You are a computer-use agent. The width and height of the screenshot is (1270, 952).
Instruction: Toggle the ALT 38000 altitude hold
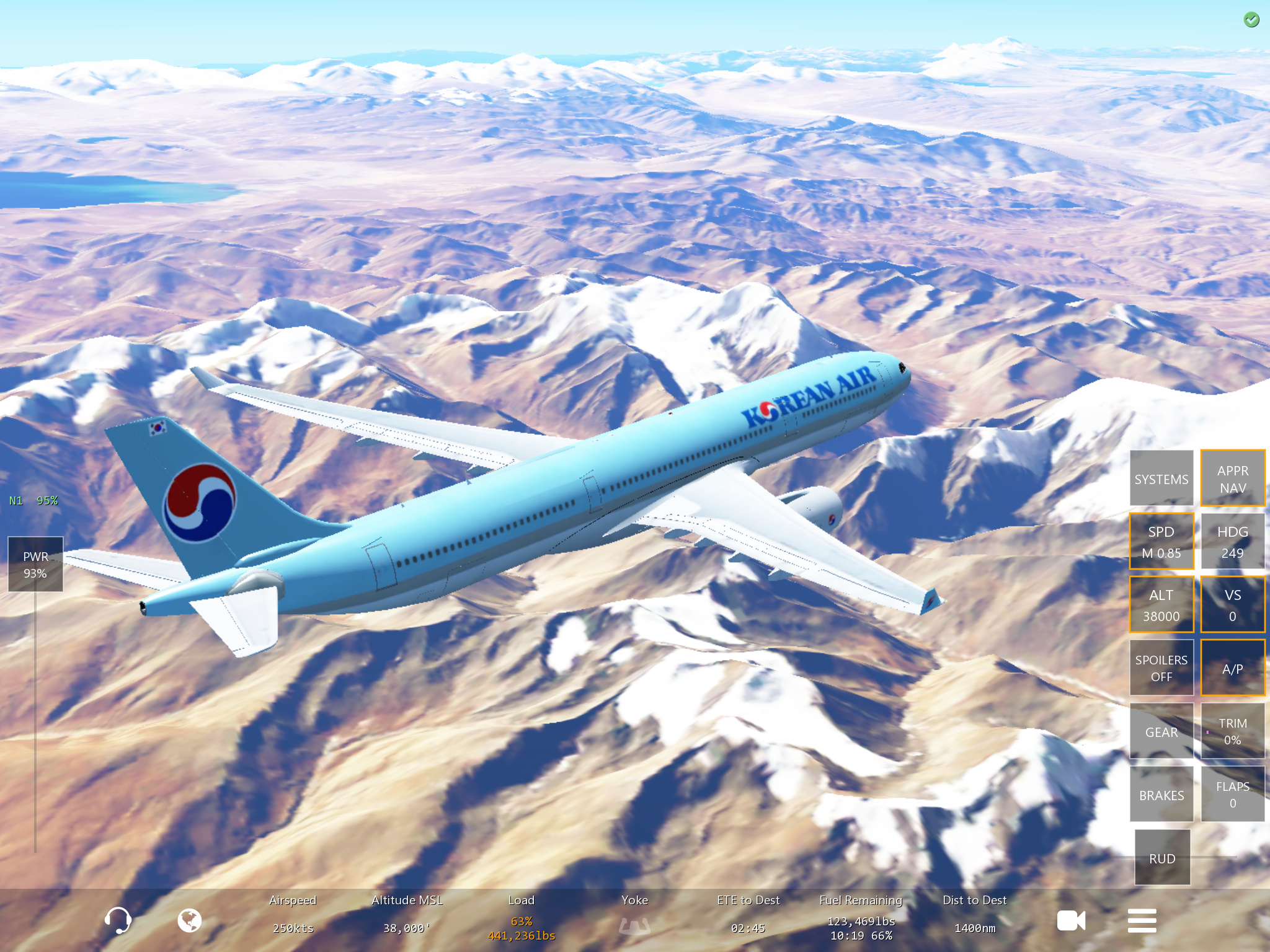click(1161, 605)
